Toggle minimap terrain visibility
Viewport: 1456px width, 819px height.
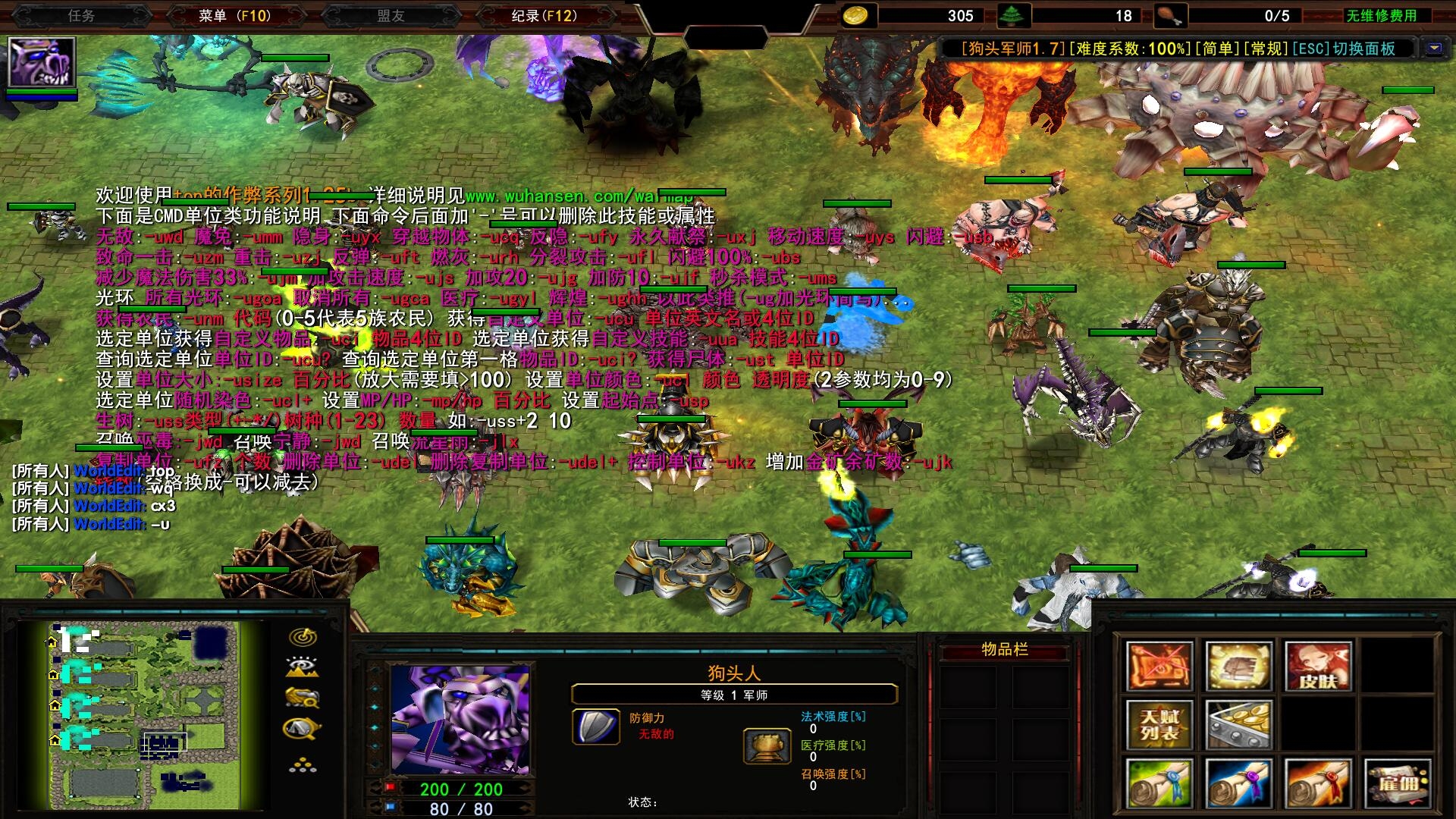303,667
